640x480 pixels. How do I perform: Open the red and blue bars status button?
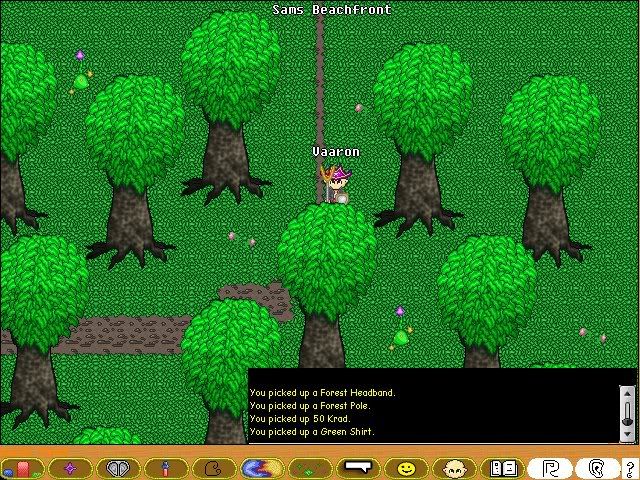click(x=21, y=467)
